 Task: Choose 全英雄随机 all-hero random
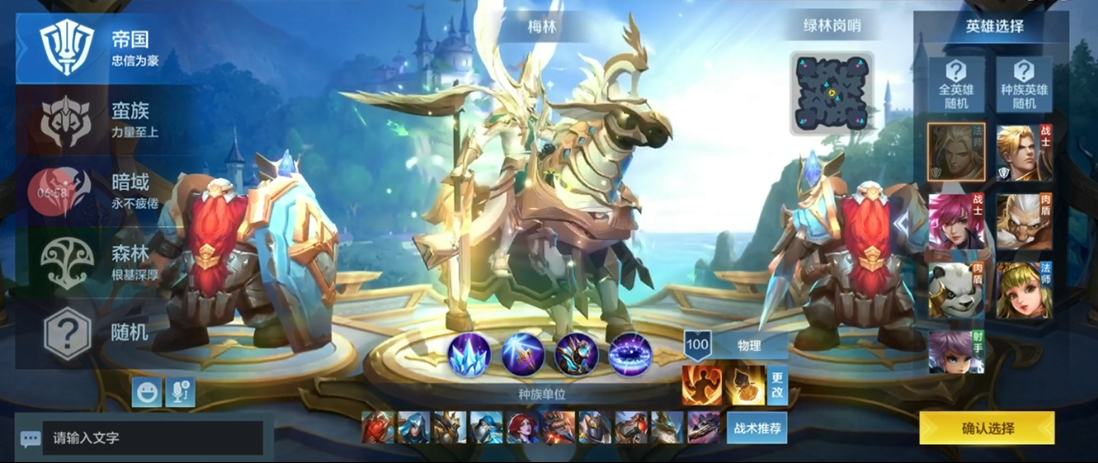[x=956, y=84]
